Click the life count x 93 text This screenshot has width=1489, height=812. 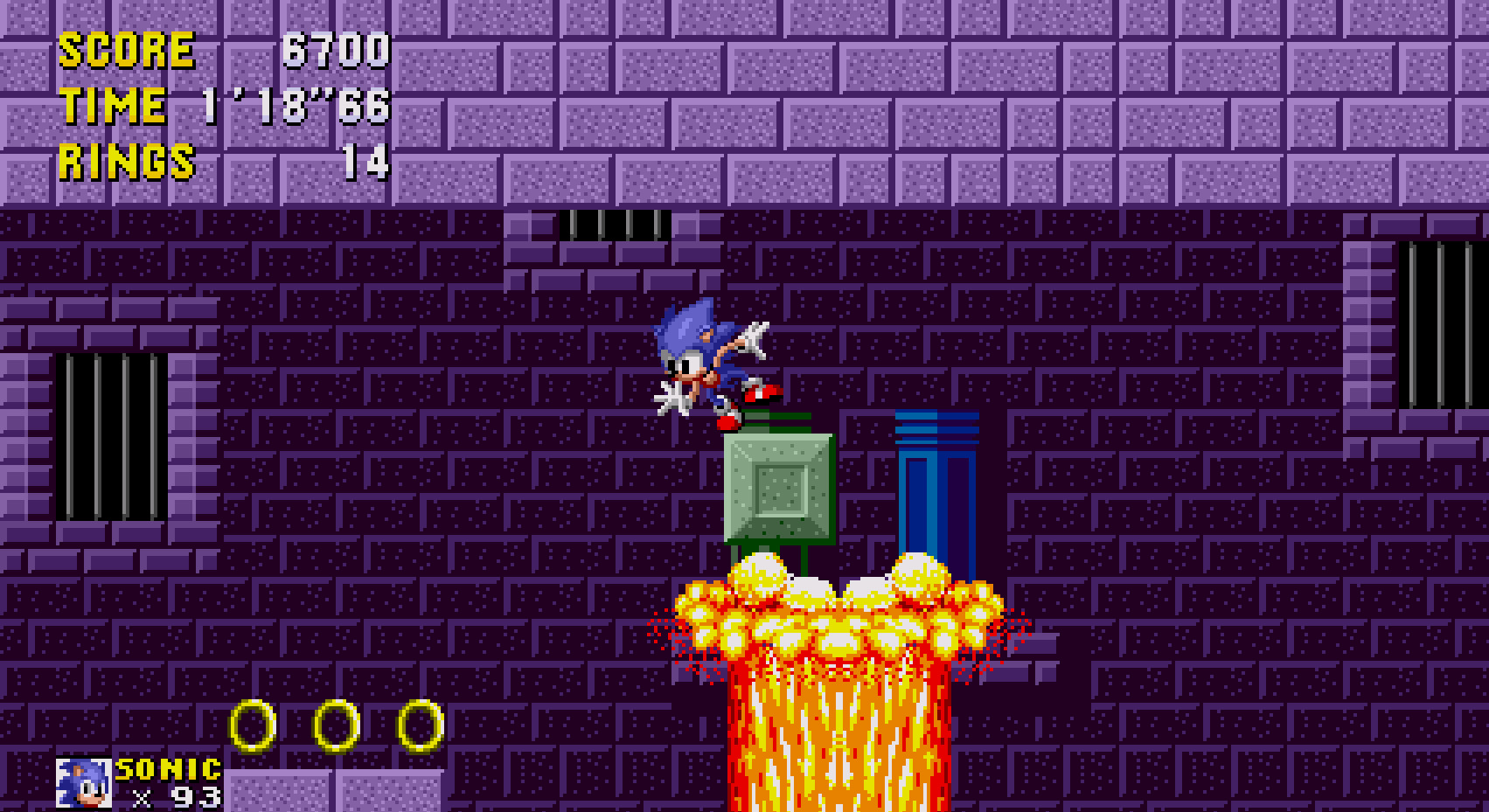tap(175, 796)
